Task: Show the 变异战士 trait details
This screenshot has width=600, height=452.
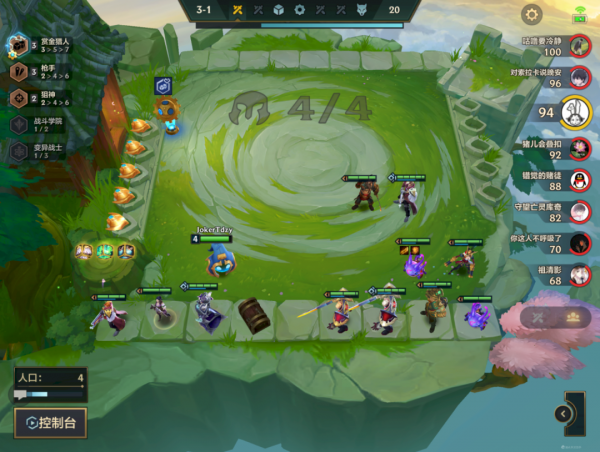Action: [x=40, y=150]
